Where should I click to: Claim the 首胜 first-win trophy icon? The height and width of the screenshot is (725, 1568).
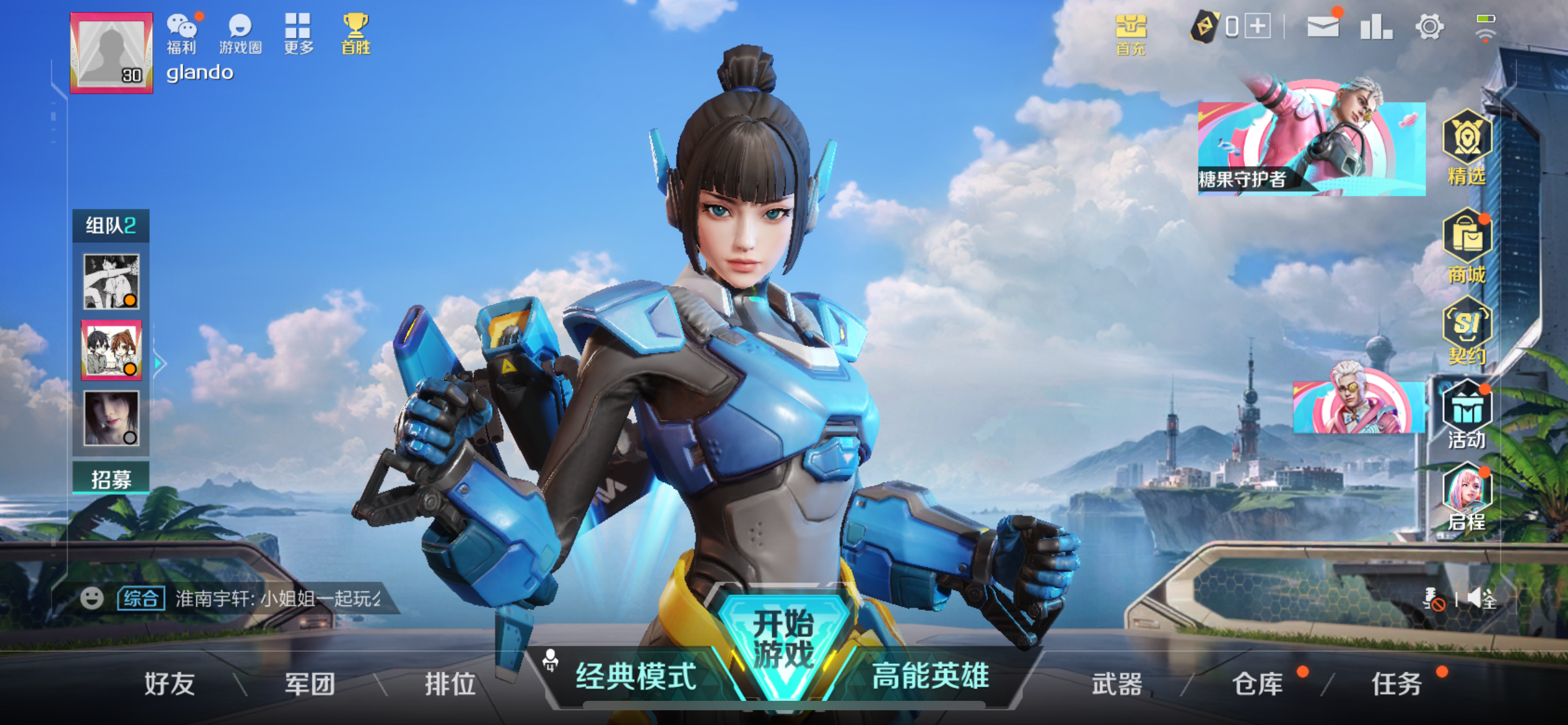pos(355,28)
